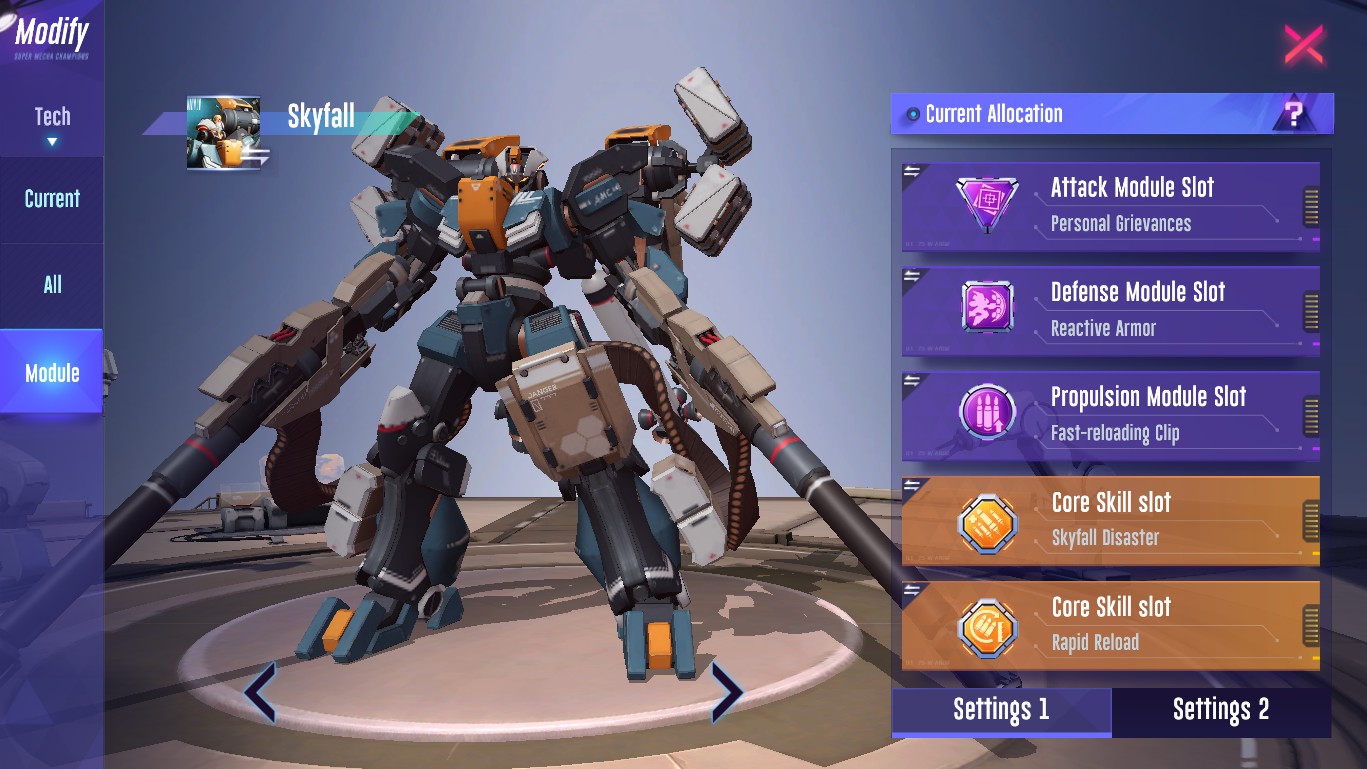Switch to Settings 1 loadout

pos(1001,710)
